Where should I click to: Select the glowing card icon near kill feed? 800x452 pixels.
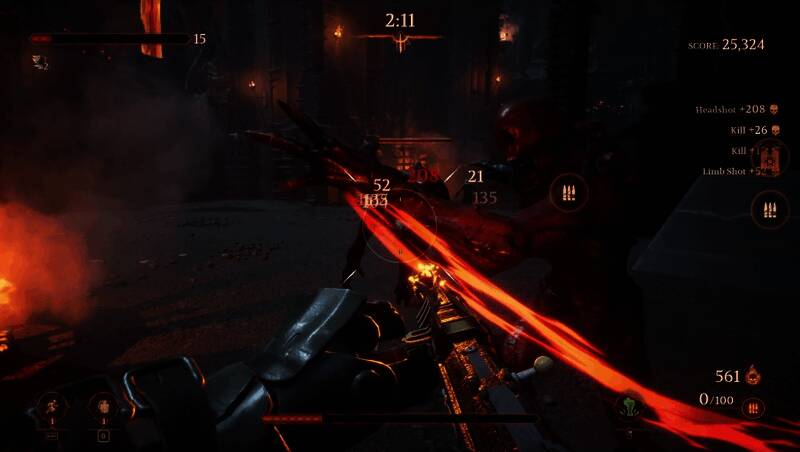(770, 157)
